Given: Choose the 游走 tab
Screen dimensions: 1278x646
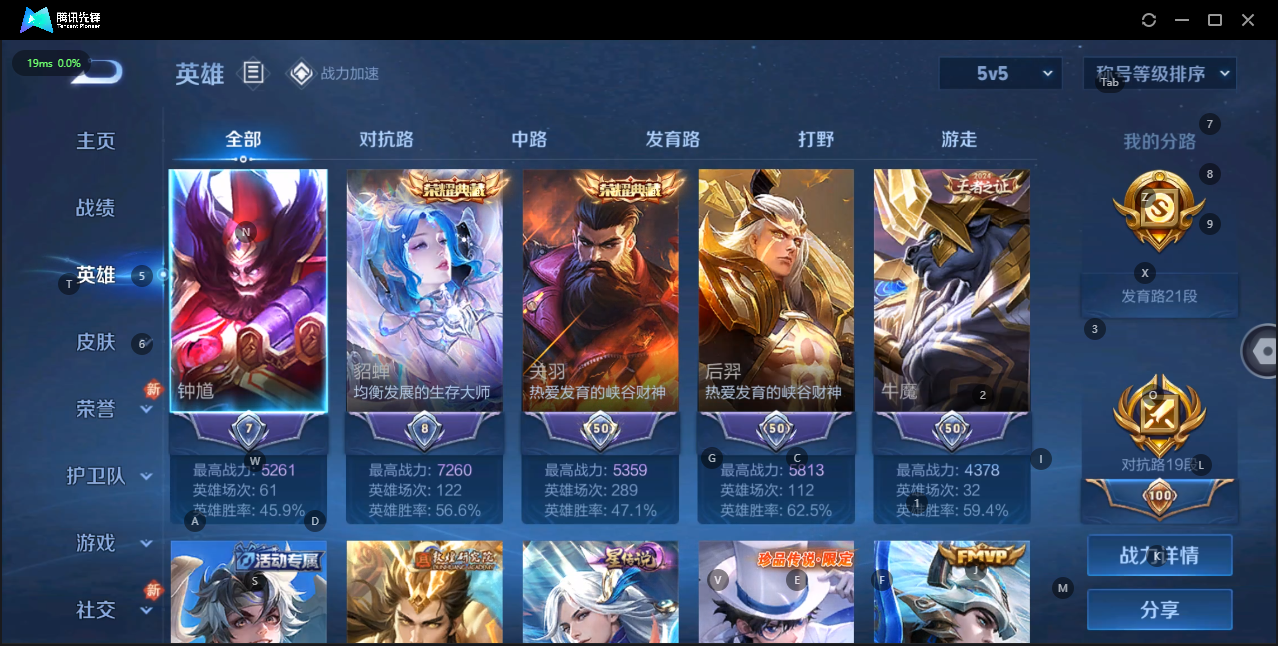Looking at the screenshot, I should point(959,139).
